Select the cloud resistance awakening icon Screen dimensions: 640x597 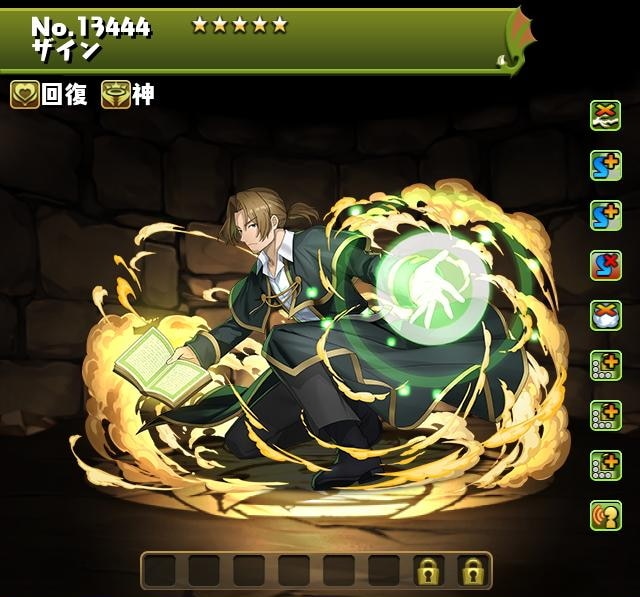(x=605, y=315)
